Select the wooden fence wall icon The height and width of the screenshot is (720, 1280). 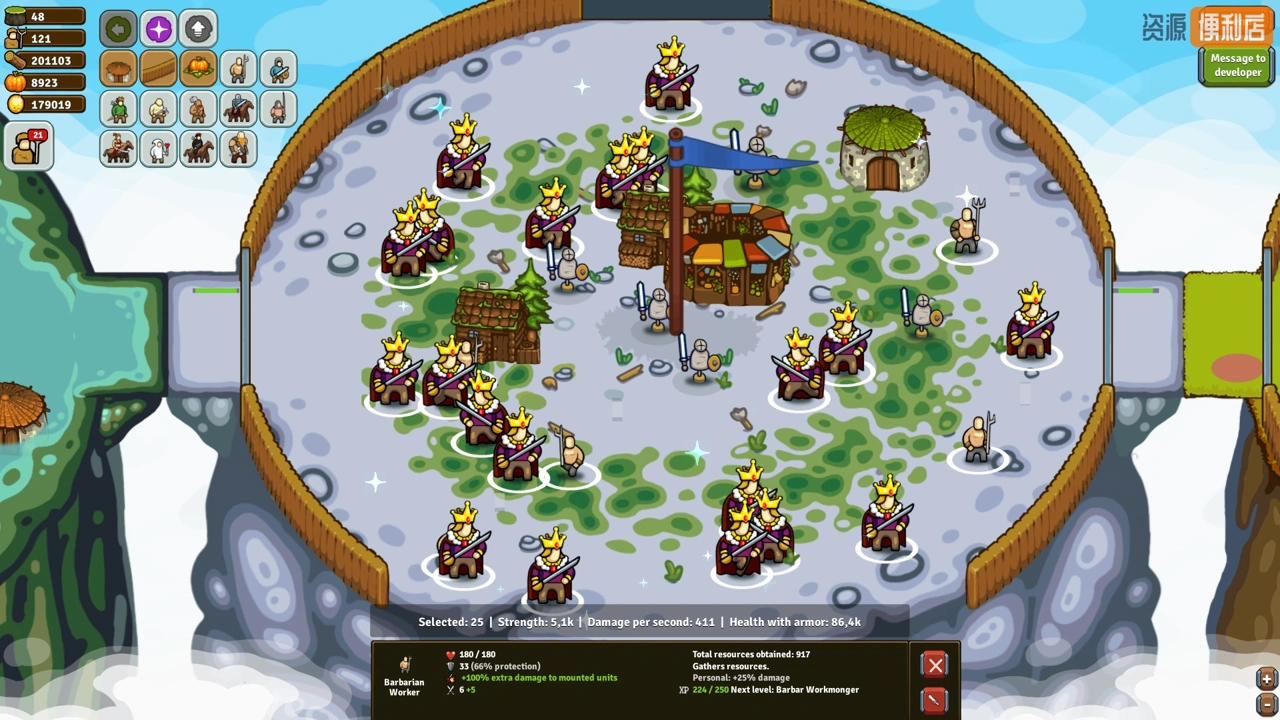point(158,69)
